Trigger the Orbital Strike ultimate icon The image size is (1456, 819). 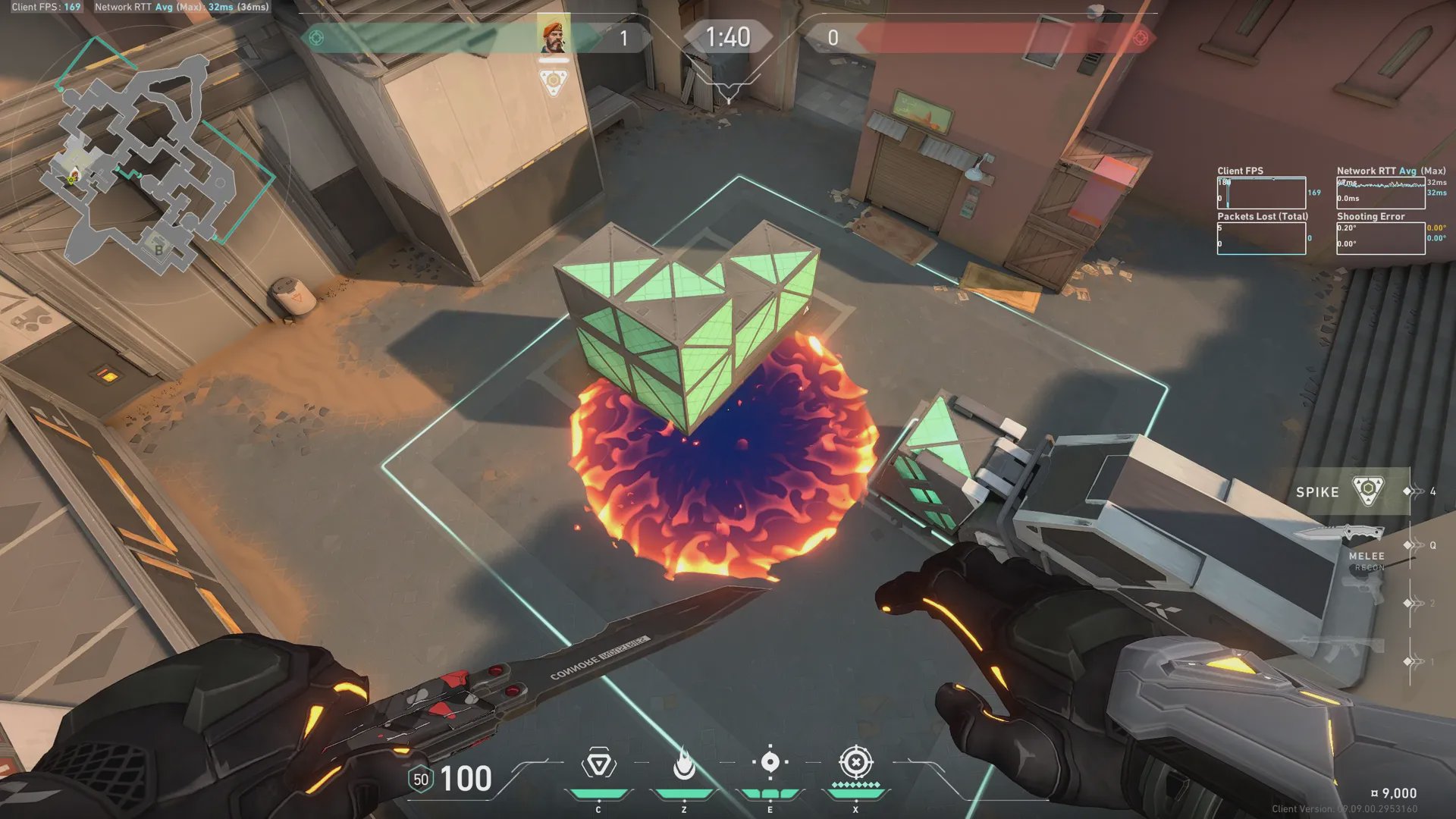coord(856,763)
